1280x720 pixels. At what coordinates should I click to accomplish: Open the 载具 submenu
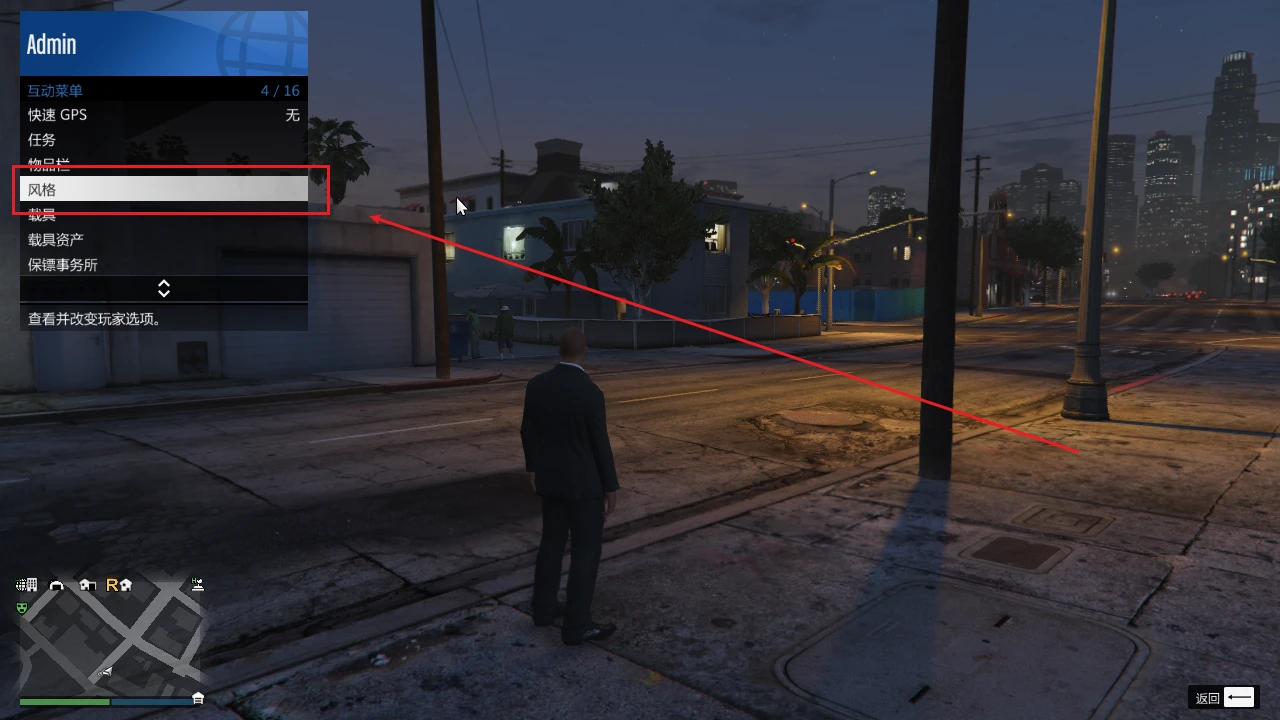pos(163,214)
